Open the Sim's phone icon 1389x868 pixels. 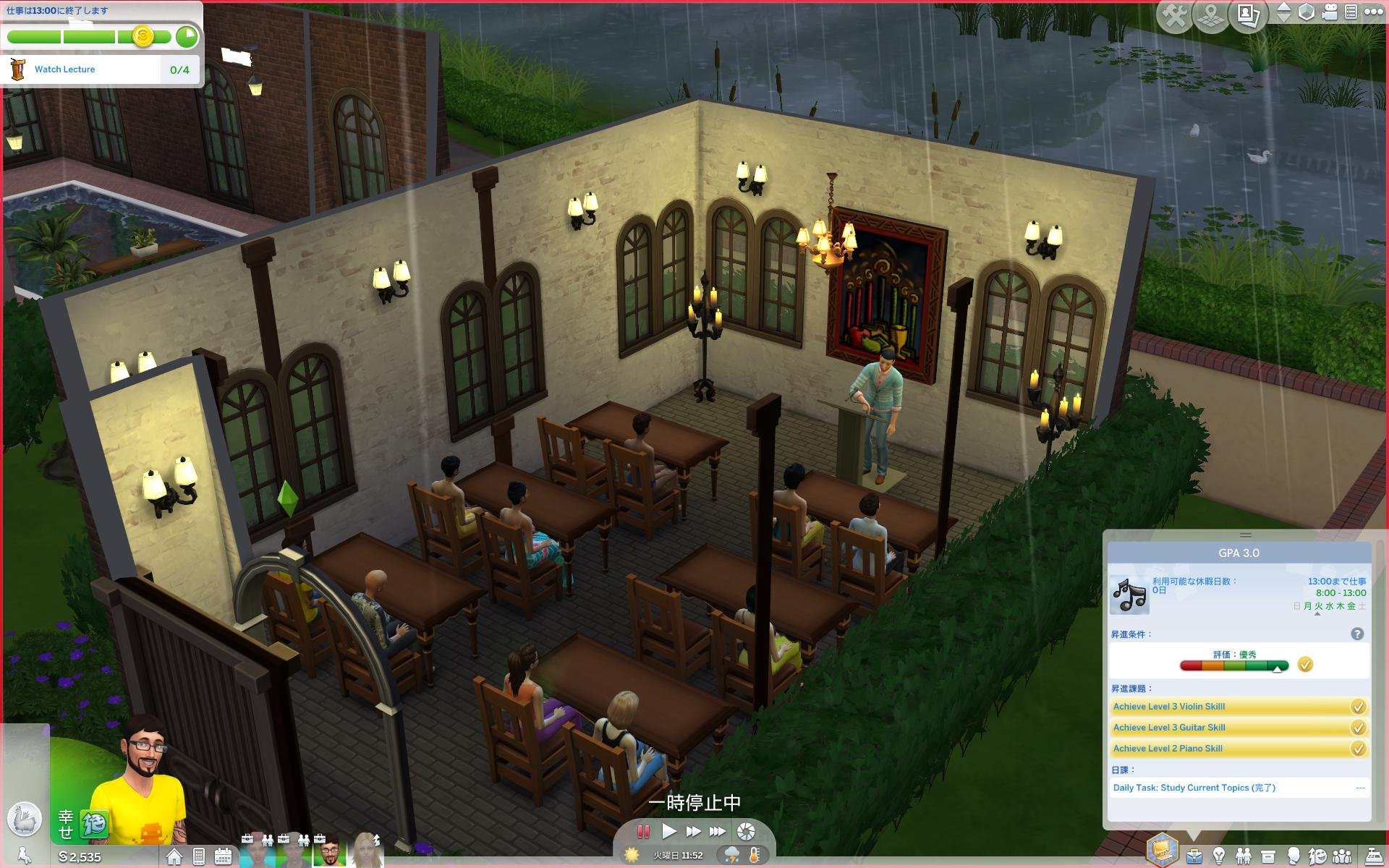199,856
